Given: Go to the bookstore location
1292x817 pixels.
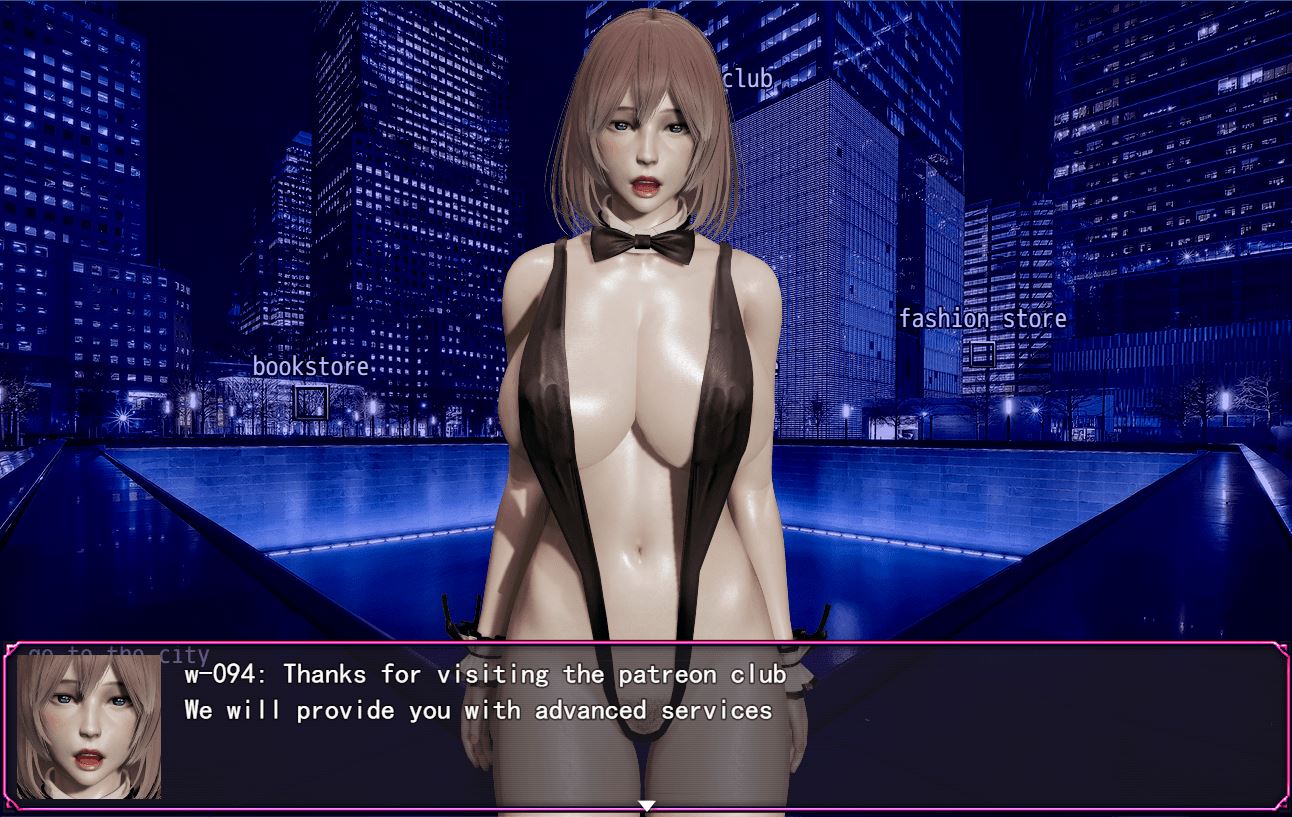Looking at the screenshot, I should click(x=310, y=367).
